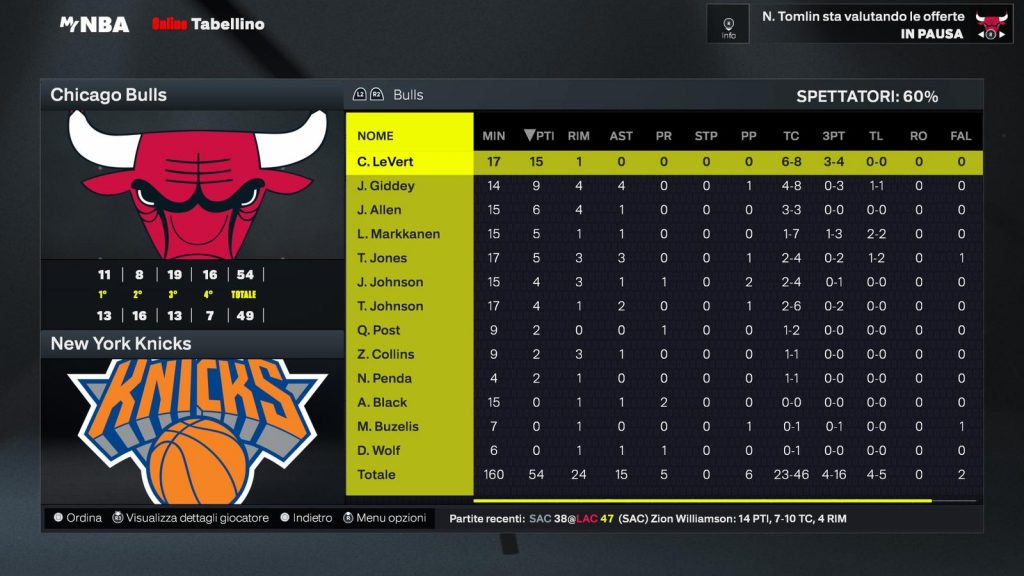
Task: Choose J. Allen in the box score
Action: tap(379, 210)
